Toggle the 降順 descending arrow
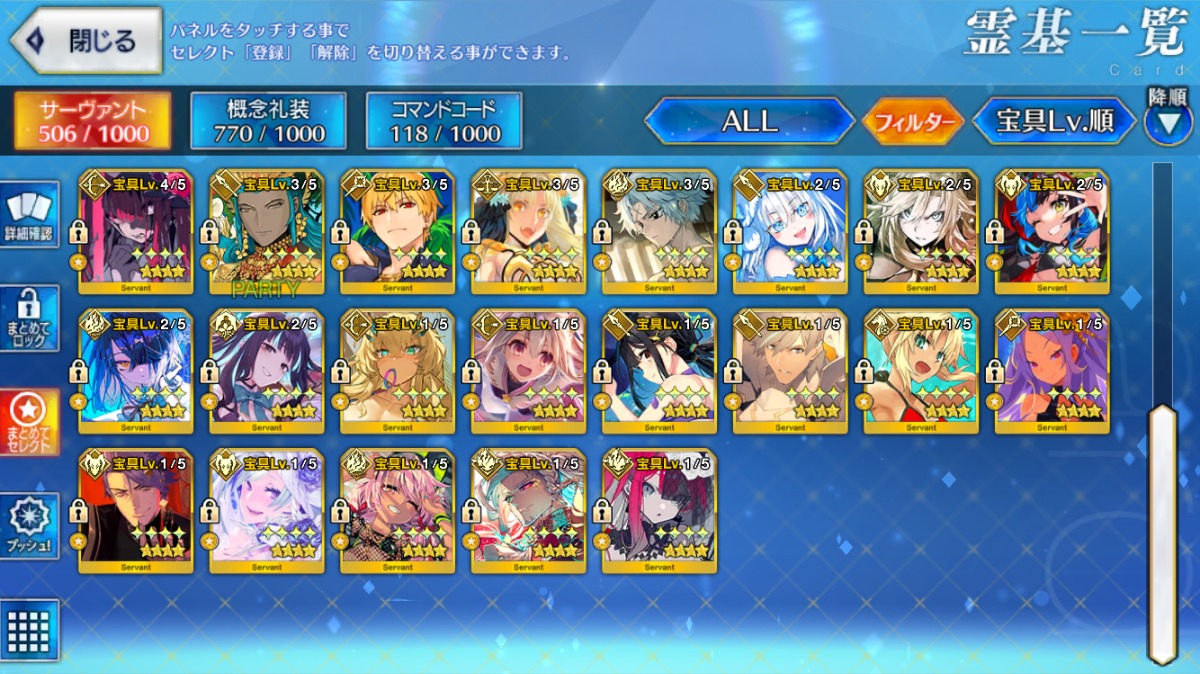The image size is (1200, 674). (1168, 118)
